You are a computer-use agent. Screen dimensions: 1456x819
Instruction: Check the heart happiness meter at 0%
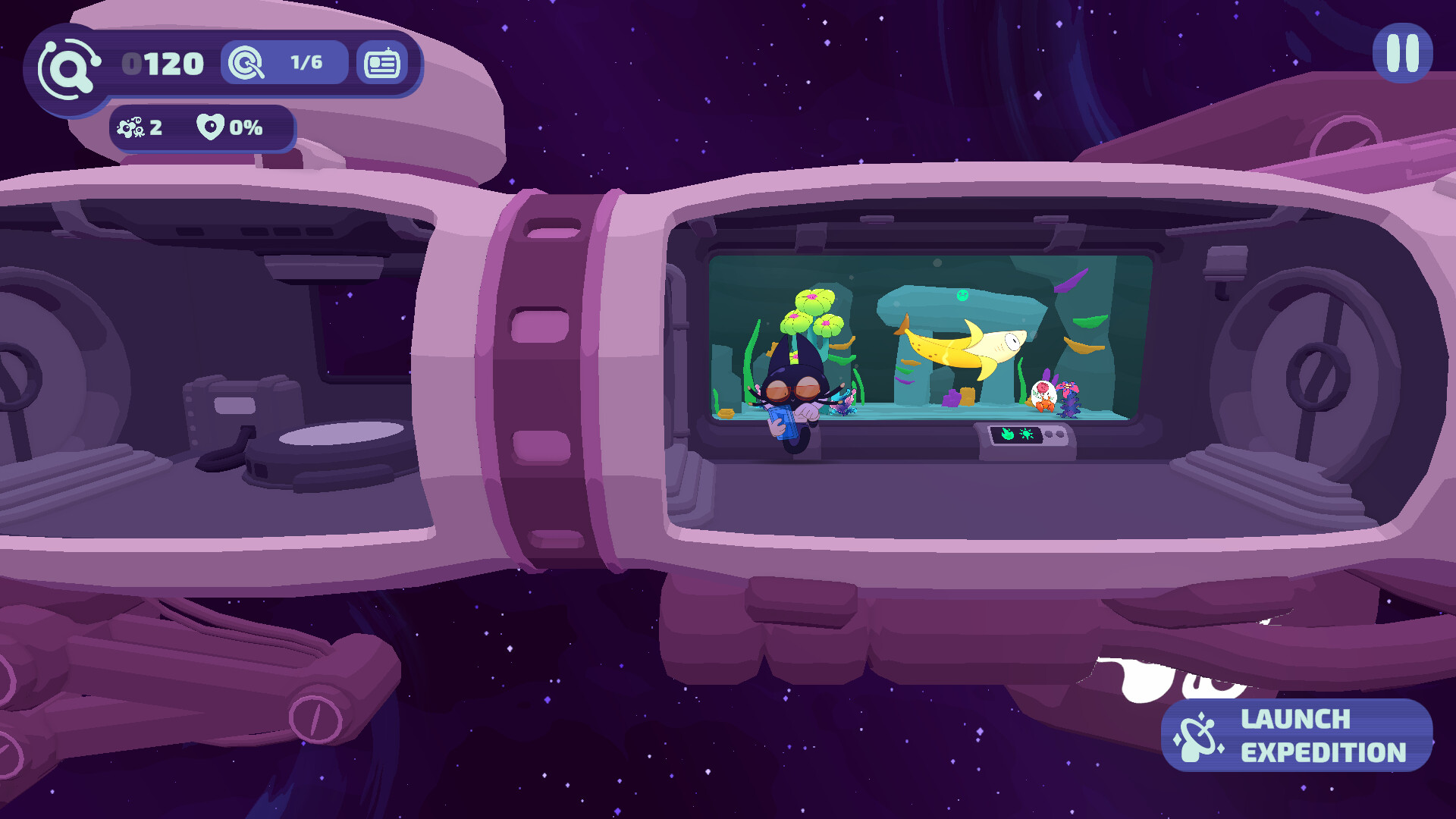pos(210,127)
